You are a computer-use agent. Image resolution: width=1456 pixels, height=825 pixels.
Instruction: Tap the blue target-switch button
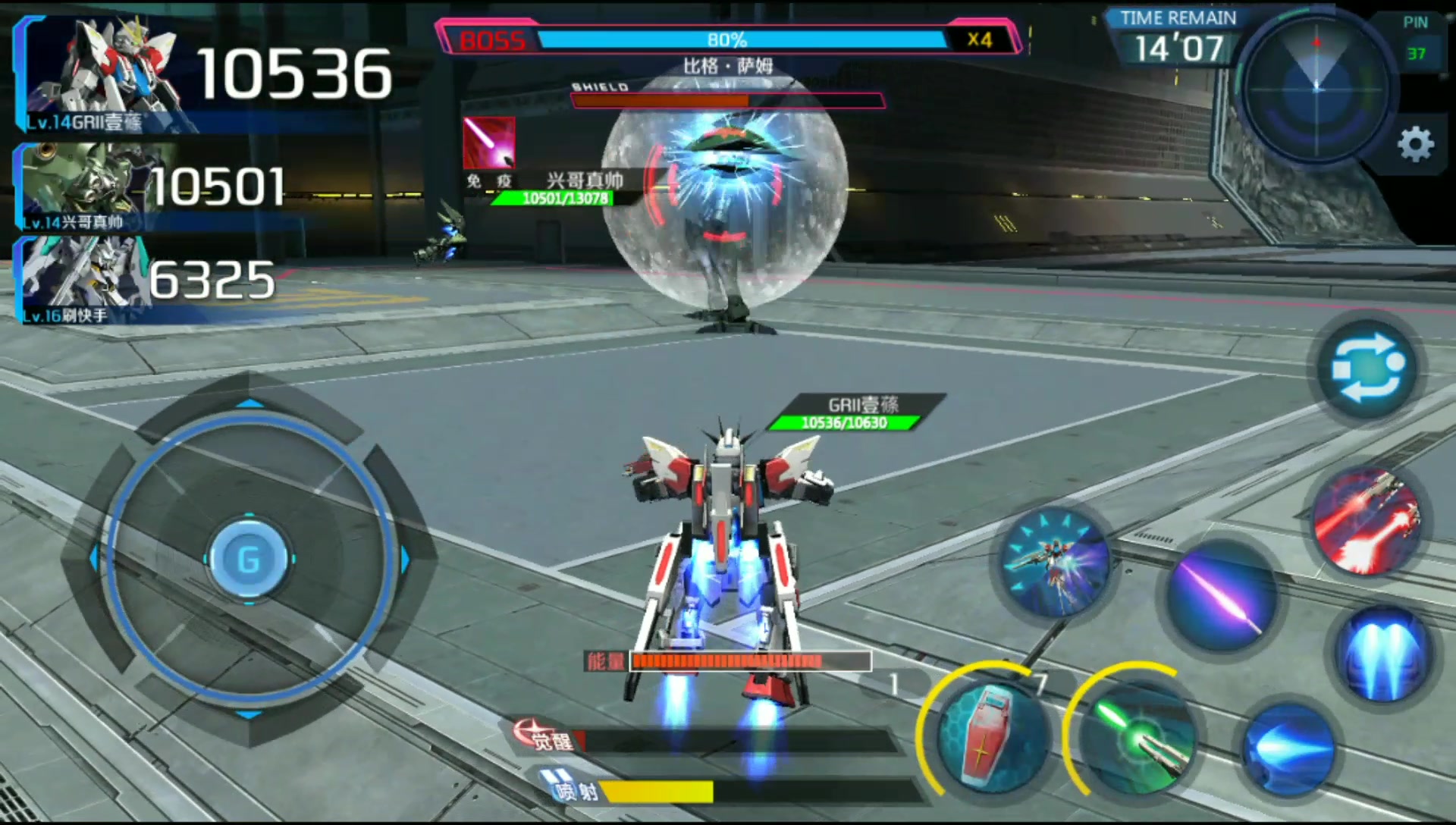(x=1368, y=369)
